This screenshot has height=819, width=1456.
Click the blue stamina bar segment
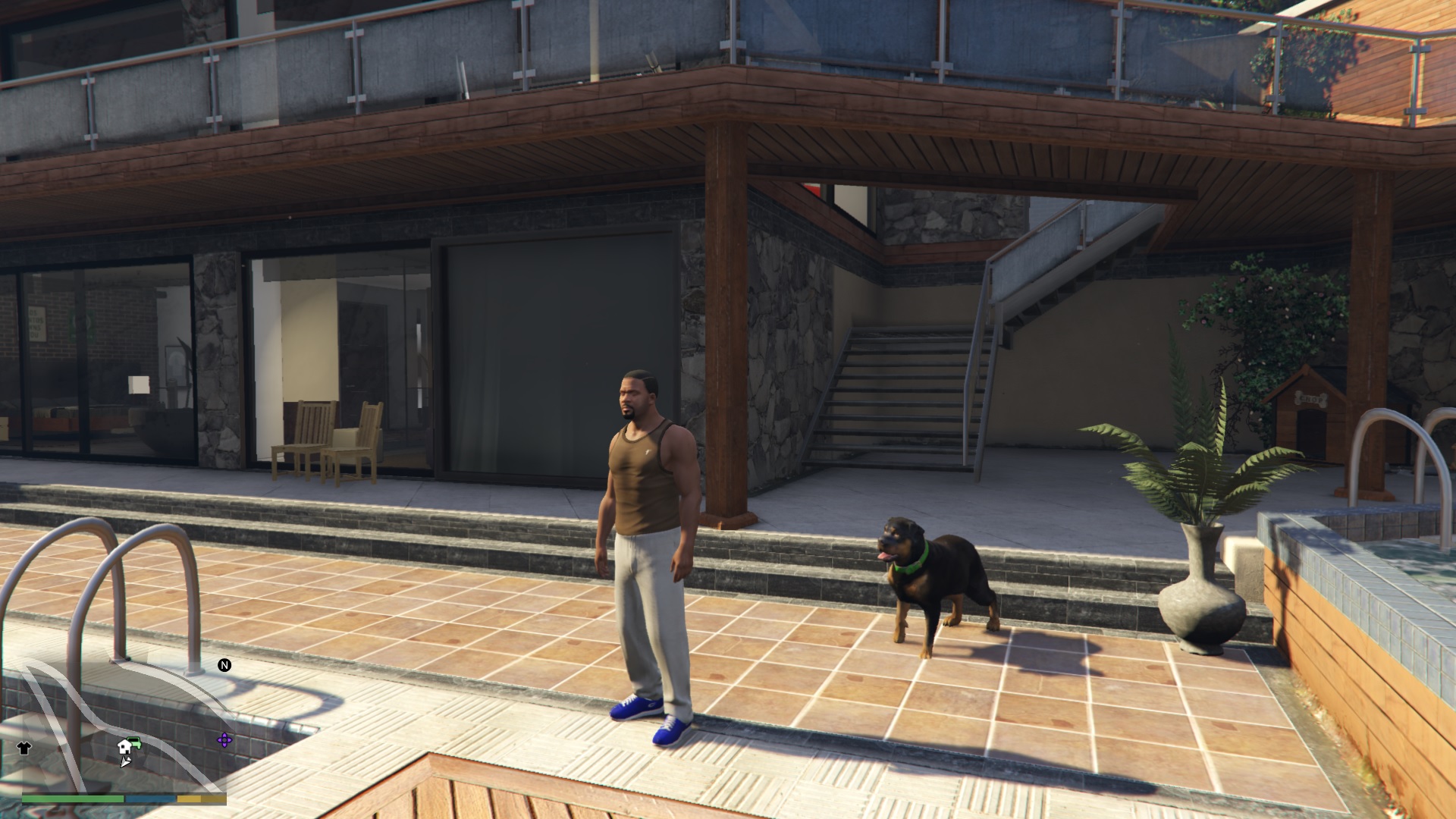150,800
